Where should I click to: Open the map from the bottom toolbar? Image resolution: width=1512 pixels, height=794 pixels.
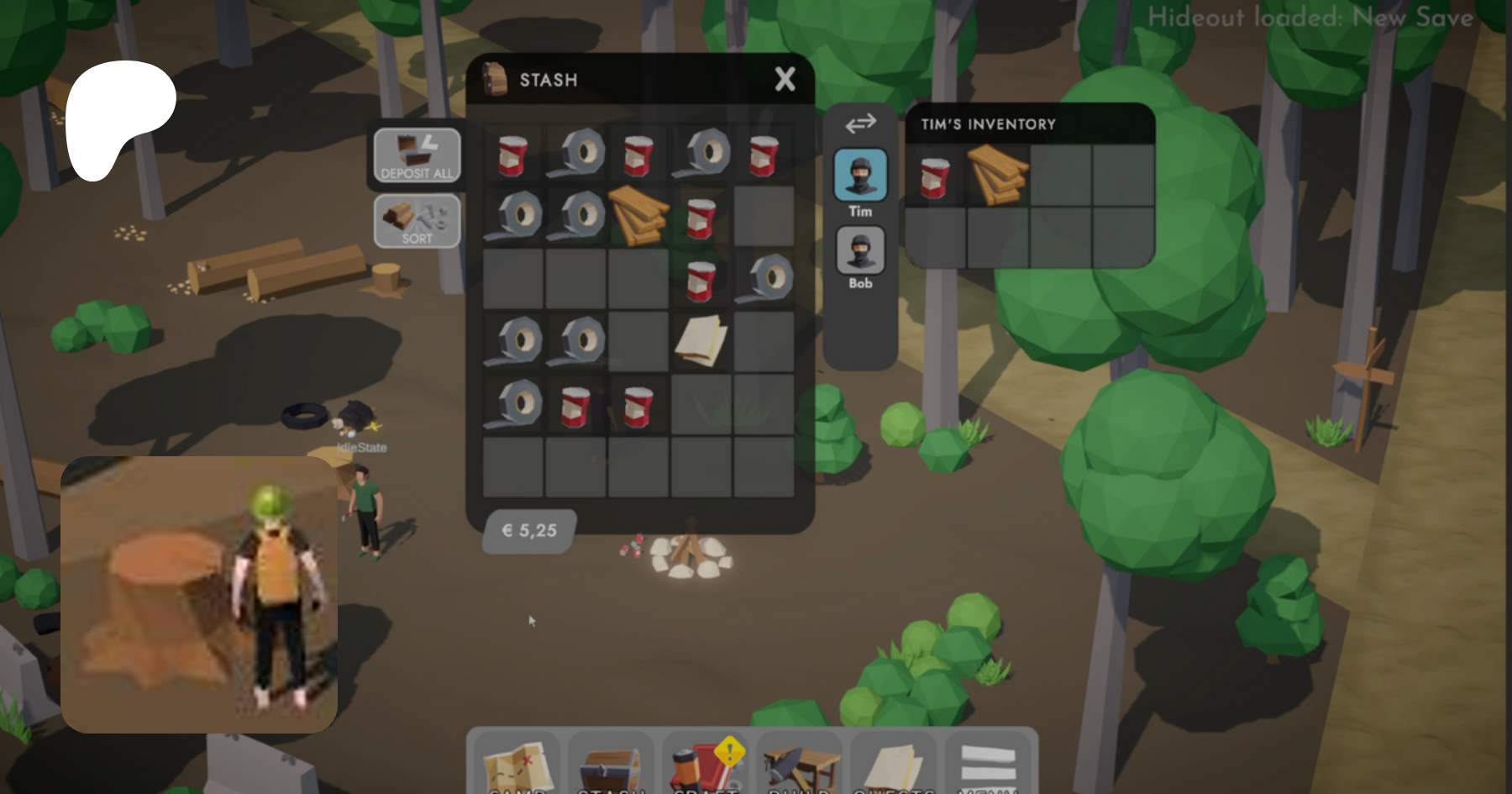(x=517, y=765)
